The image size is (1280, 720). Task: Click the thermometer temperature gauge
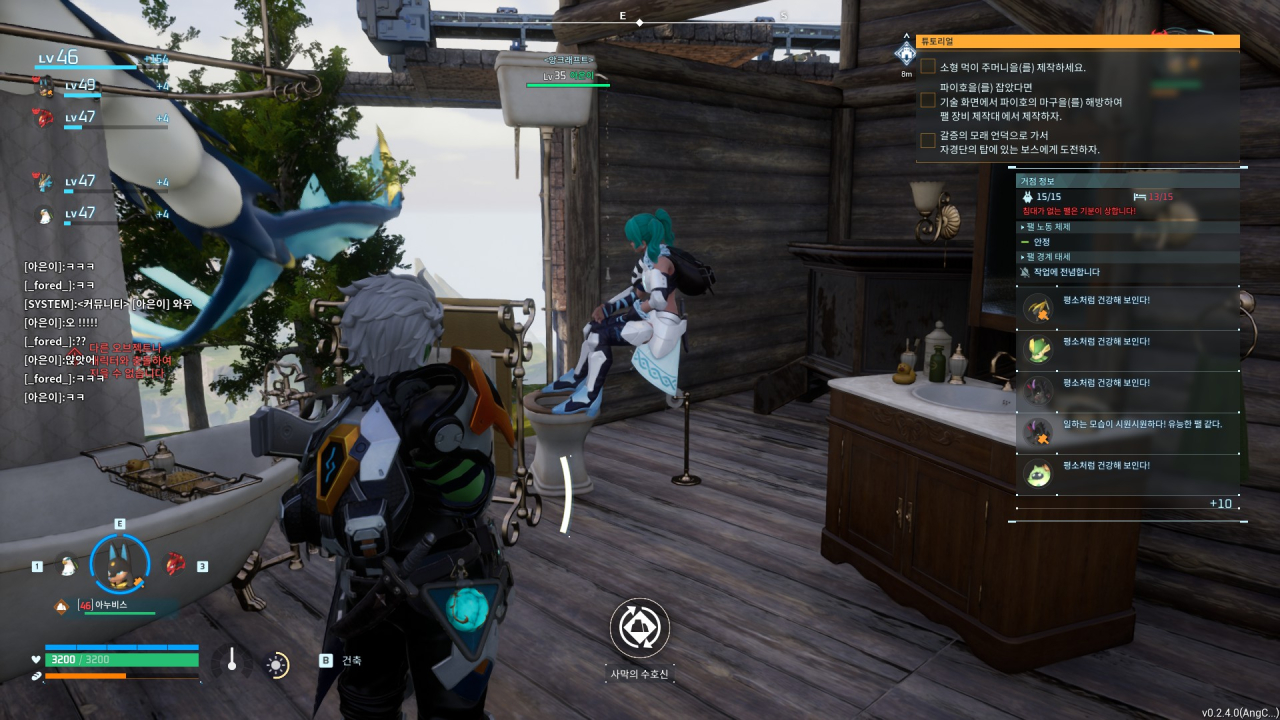(x=232, y=661)
